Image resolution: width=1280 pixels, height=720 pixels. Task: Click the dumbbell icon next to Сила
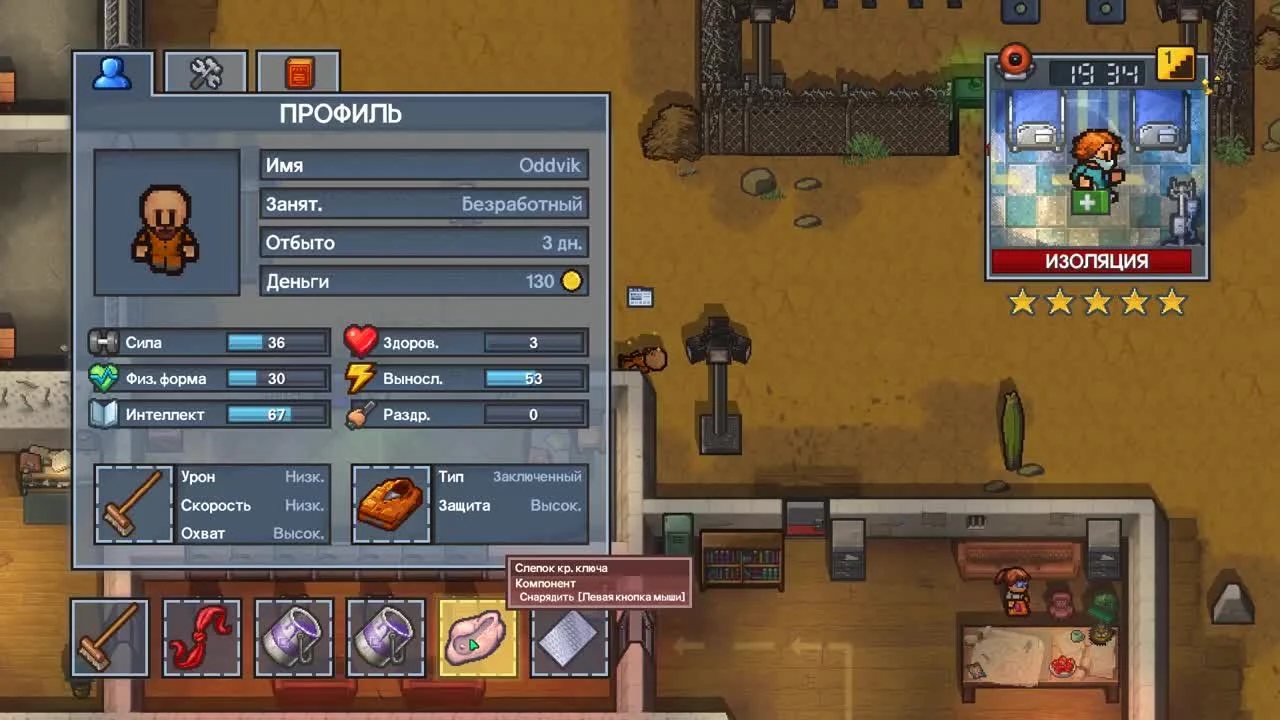point(105,342)
